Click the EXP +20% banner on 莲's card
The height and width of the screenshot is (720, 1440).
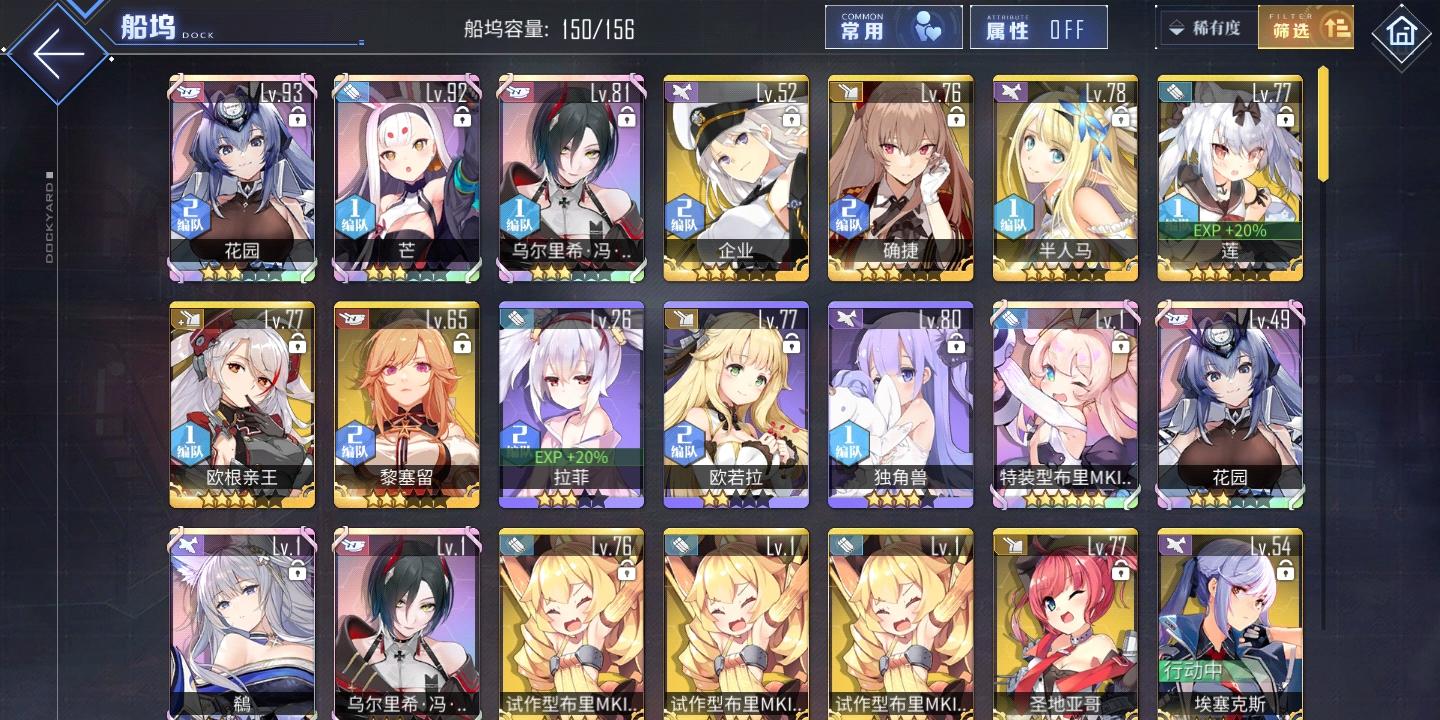(1230, 231)
